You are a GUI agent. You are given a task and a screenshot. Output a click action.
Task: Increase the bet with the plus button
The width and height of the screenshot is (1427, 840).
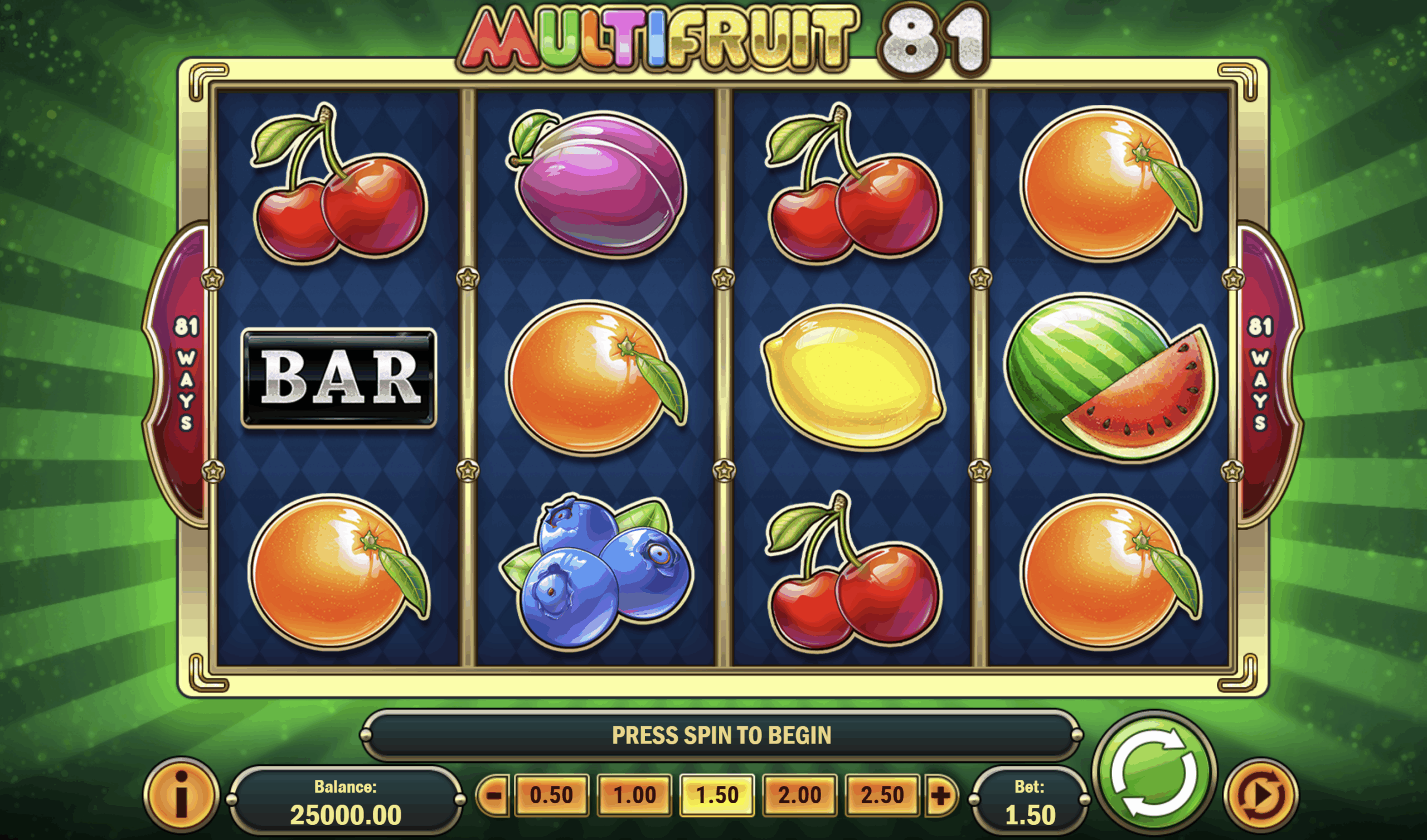pos(940,796)
